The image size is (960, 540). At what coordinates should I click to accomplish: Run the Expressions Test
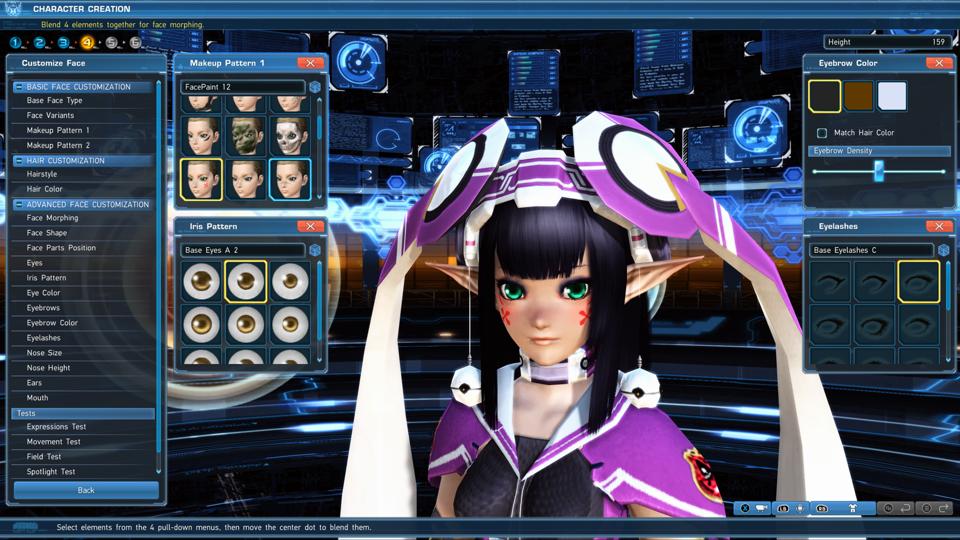click(x=57, y=427)
